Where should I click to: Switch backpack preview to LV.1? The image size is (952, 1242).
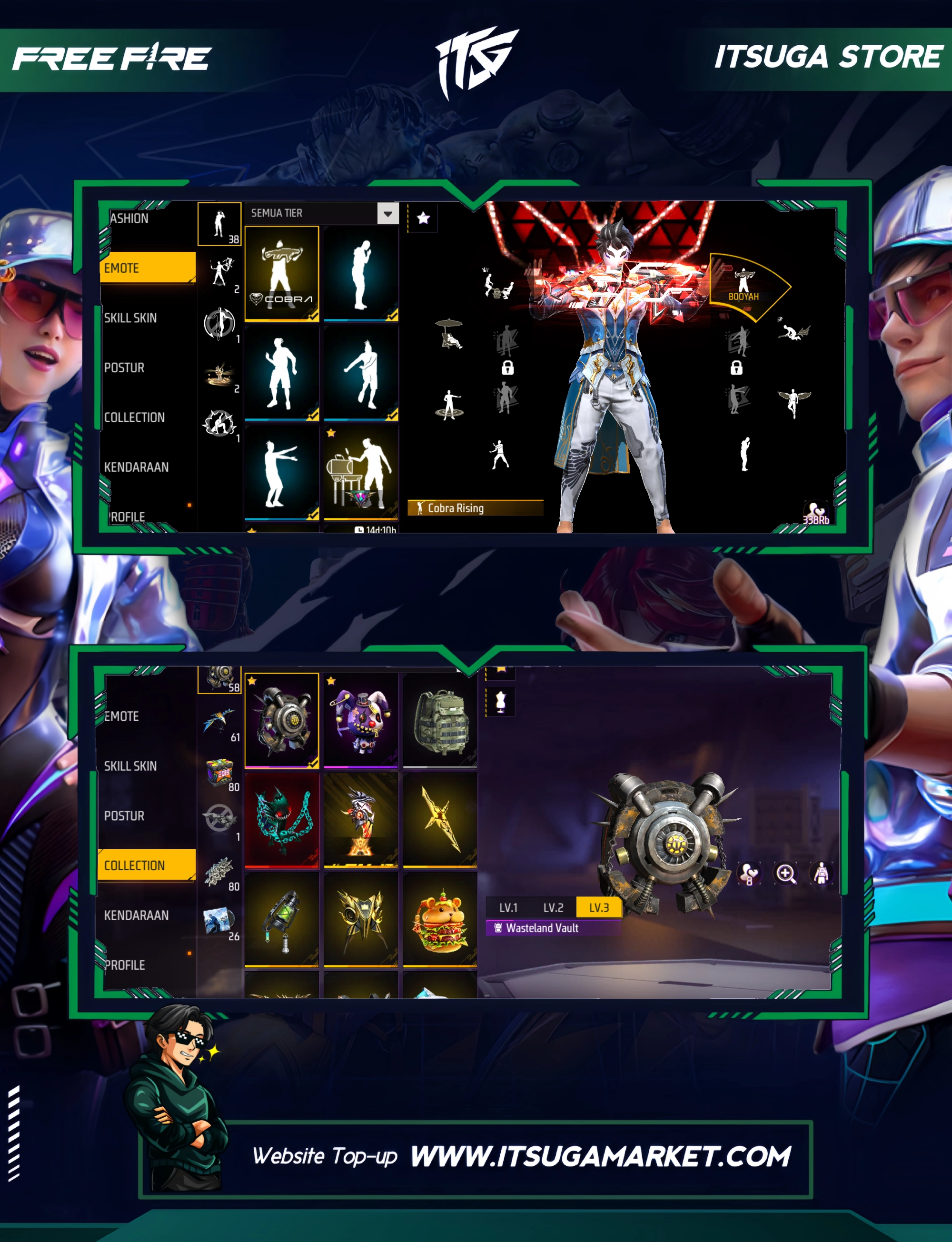click(508, 907)
